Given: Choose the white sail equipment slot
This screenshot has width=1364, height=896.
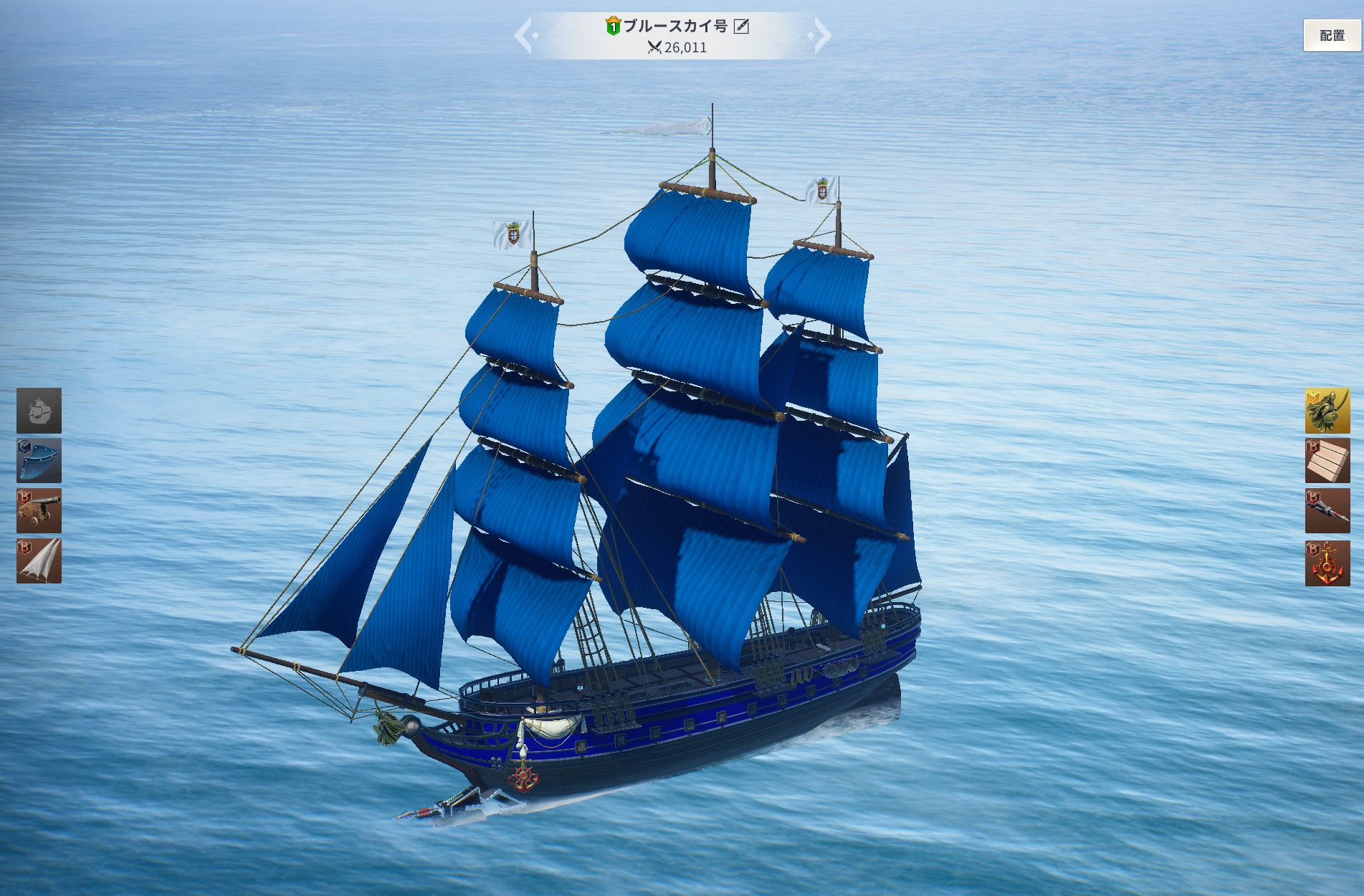Looking at the screenshot, I should (39, 561).
